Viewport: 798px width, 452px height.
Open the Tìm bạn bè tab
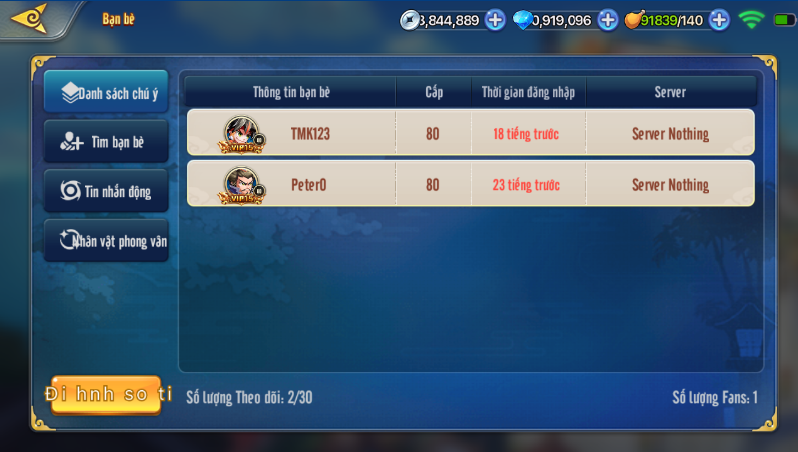pos(106,142)
